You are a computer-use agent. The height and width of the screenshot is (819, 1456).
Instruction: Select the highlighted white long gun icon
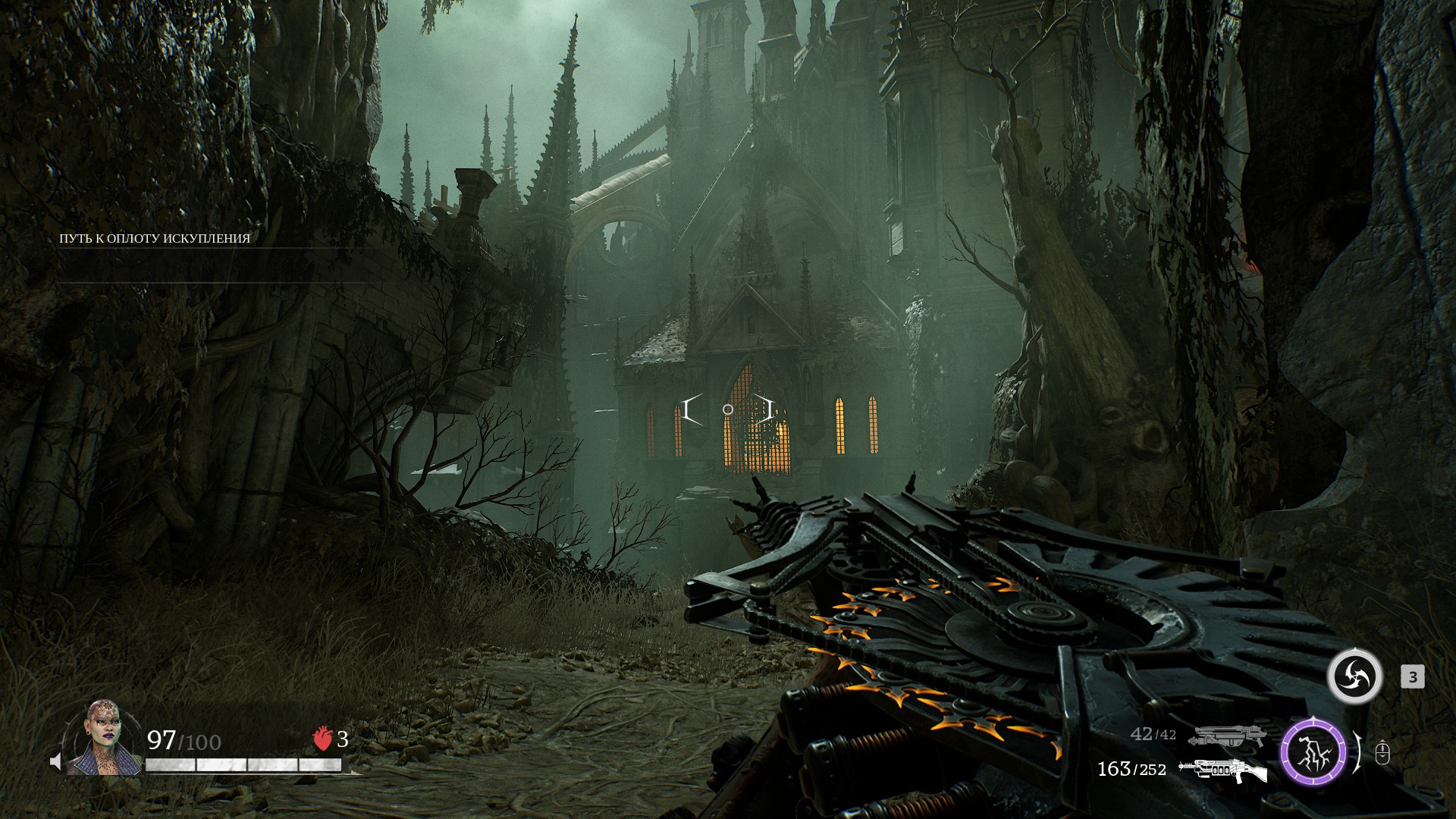1222,770
